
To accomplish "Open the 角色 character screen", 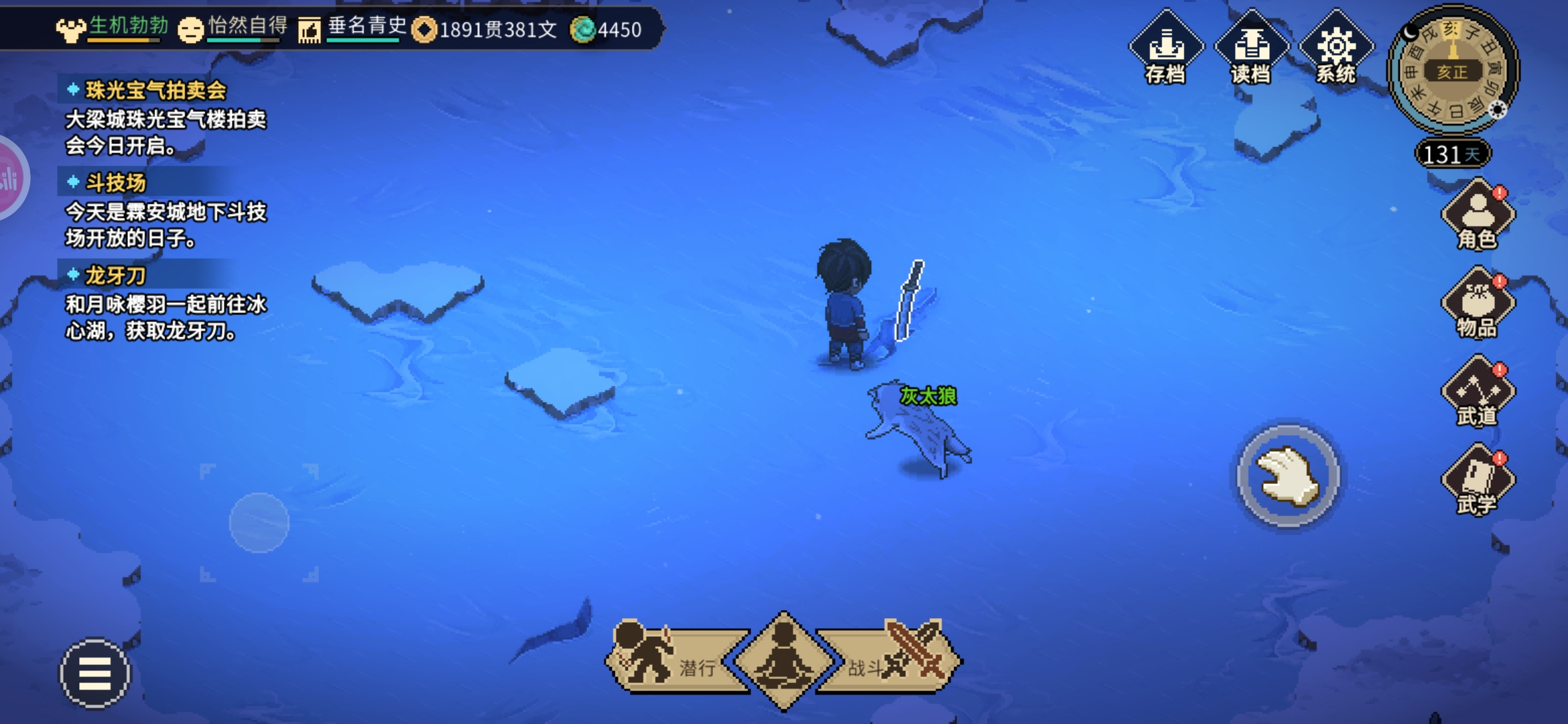I will coord(1478,216).
